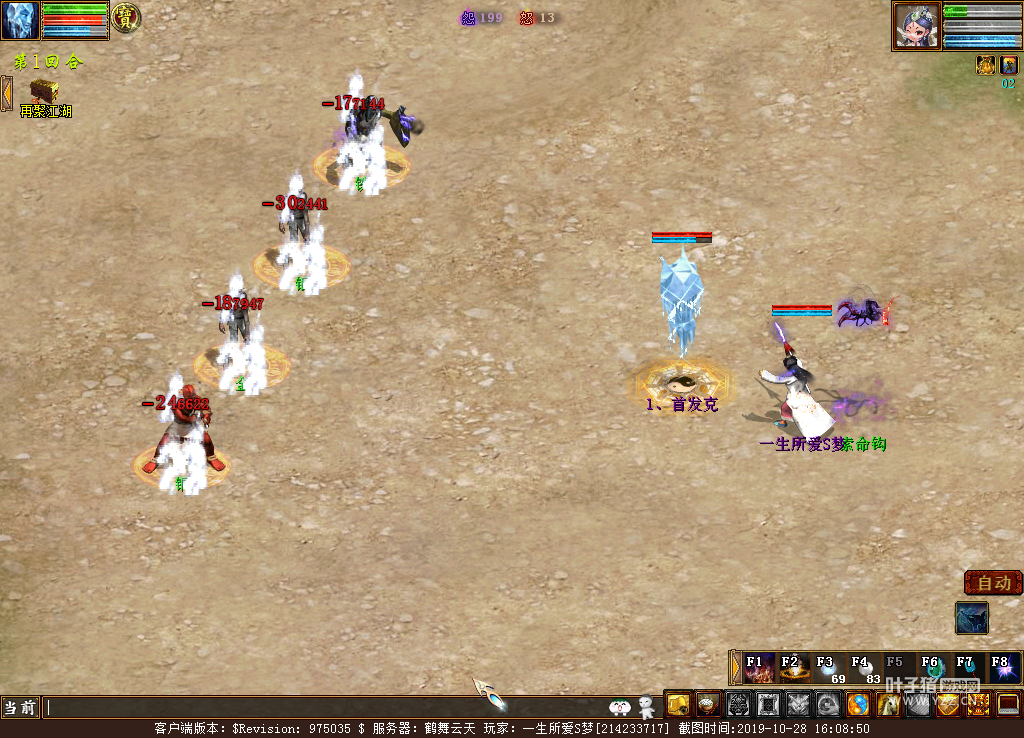Image resolution: width=1024 pixels, height=738 pixels.
Task: Click the player character portrait
Action: (x=917, y=25)
